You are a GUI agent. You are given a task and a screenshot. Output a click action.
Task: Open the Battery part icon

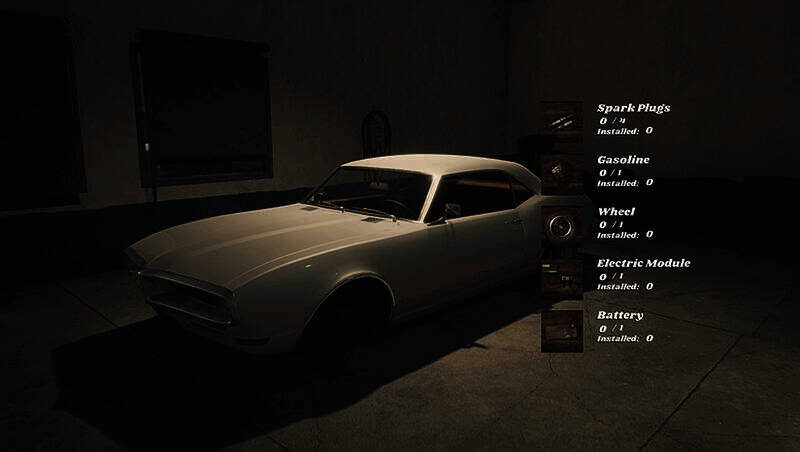561,328
